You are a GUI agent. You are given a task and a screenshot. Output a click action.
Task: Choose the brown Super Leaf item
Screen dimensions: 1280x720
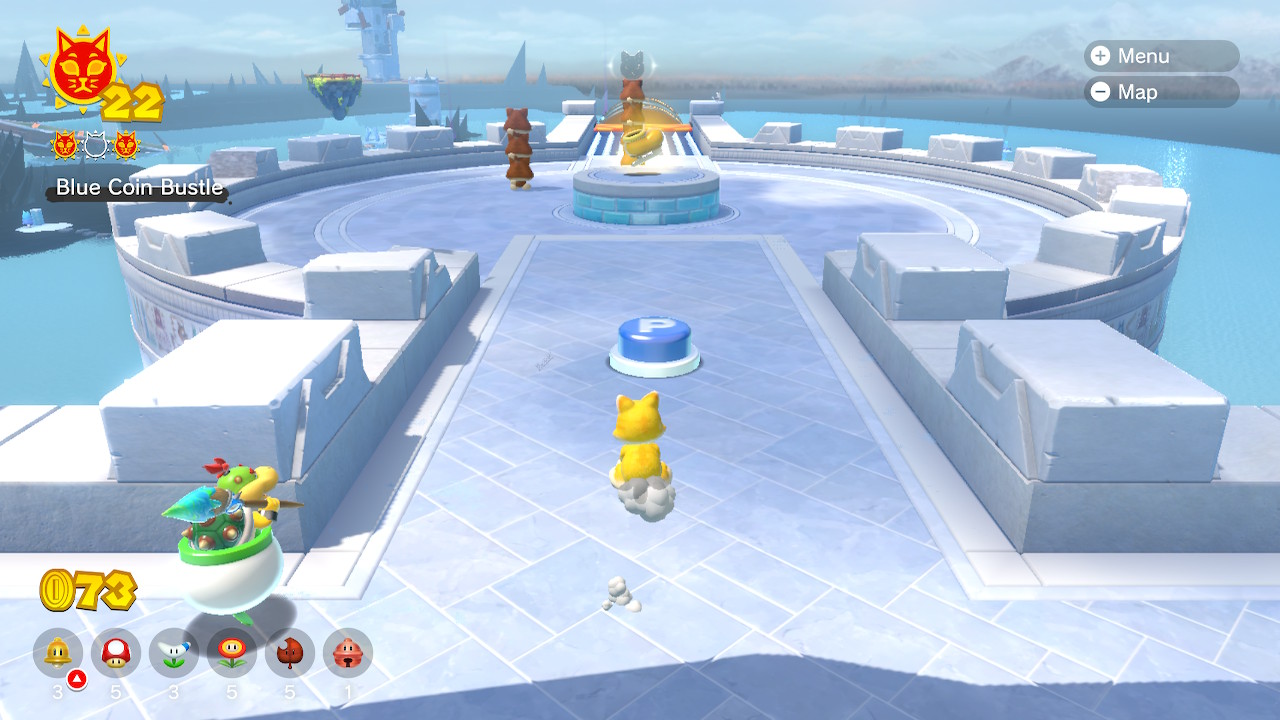[x=290, y=654]
